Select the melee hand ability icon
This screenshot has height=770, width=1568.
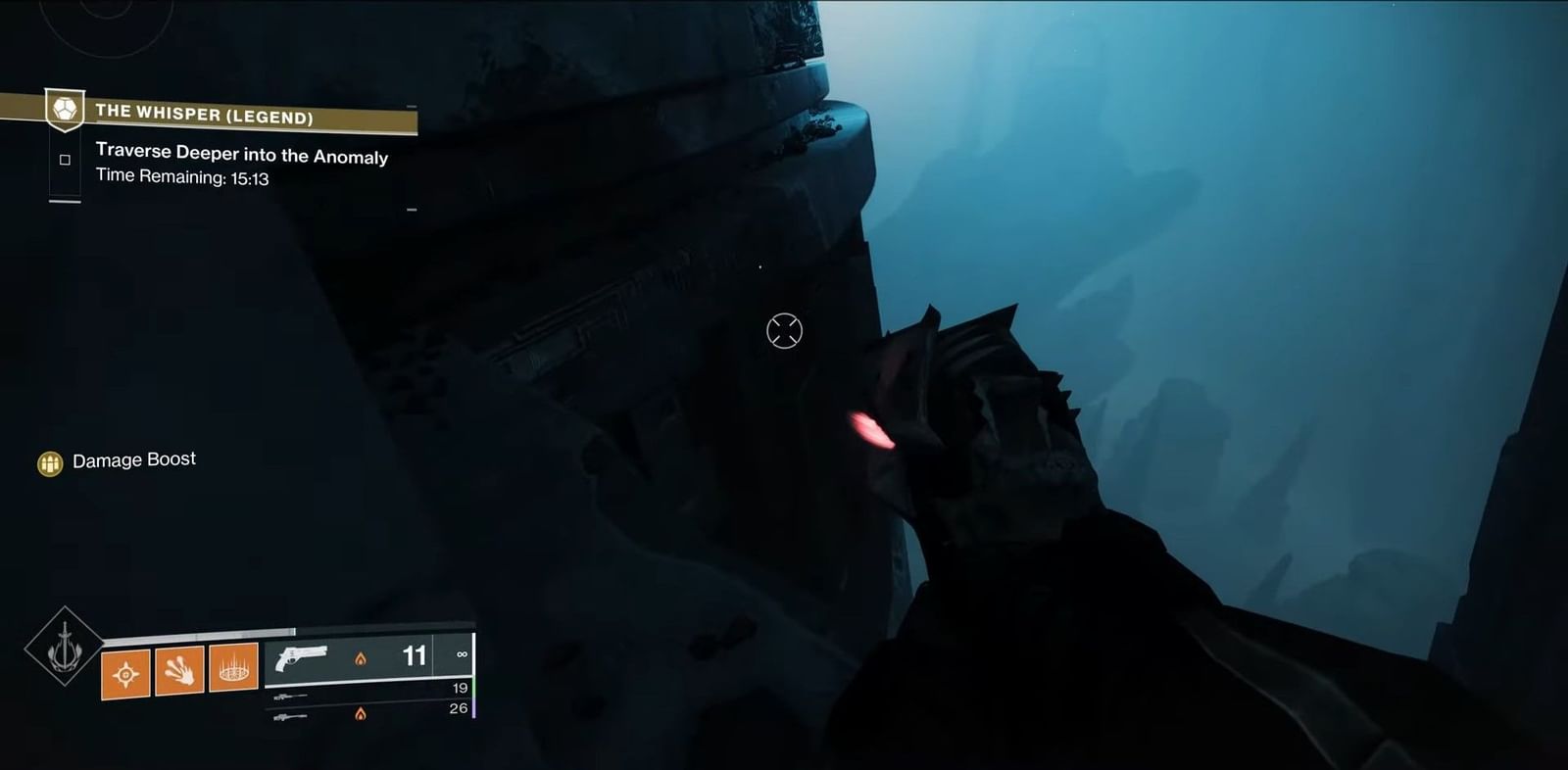[x=178, y=671]
